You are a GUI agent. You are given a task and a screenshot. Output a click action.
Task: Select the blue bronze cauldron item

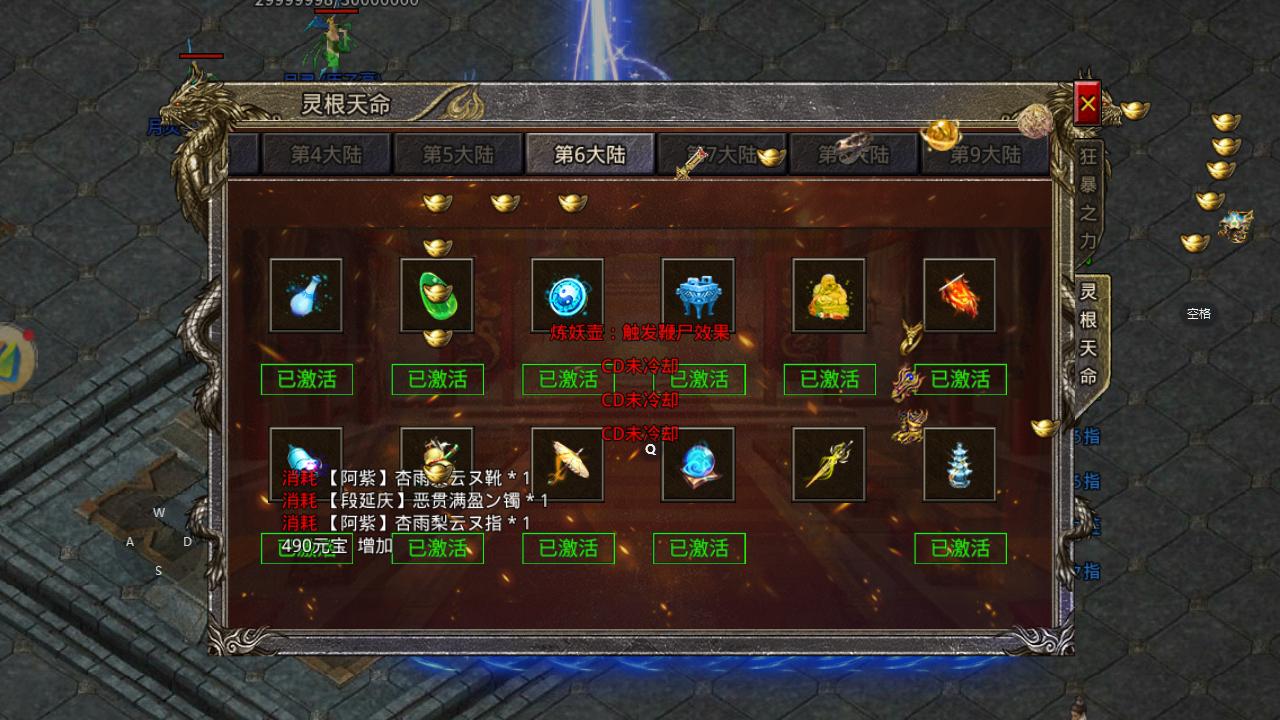pyautogui.click(x=698, y=295)
